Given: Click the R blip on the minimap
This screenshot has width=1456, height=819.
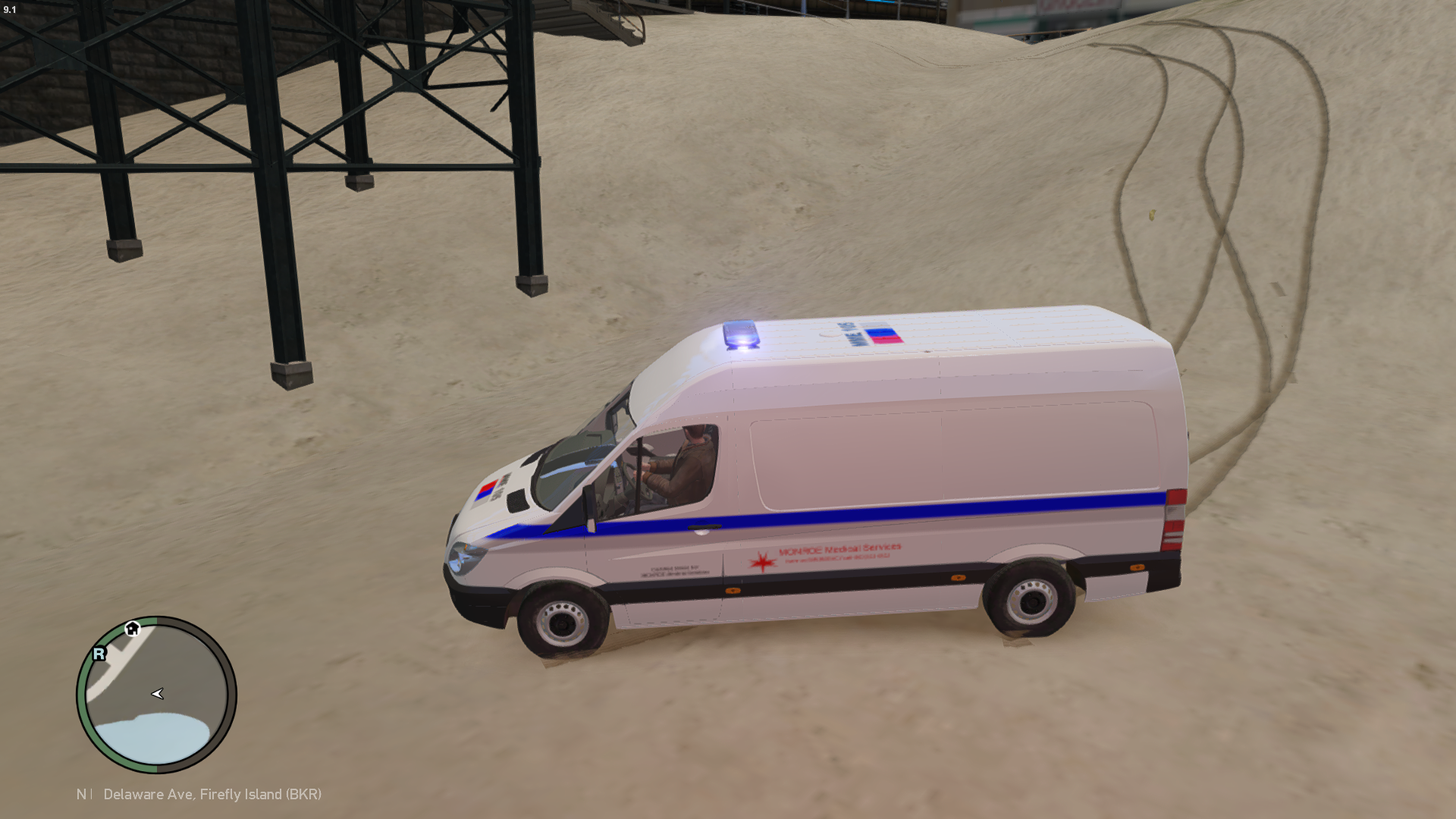Looking at the screenshot, I should click(x=99, y=654).
